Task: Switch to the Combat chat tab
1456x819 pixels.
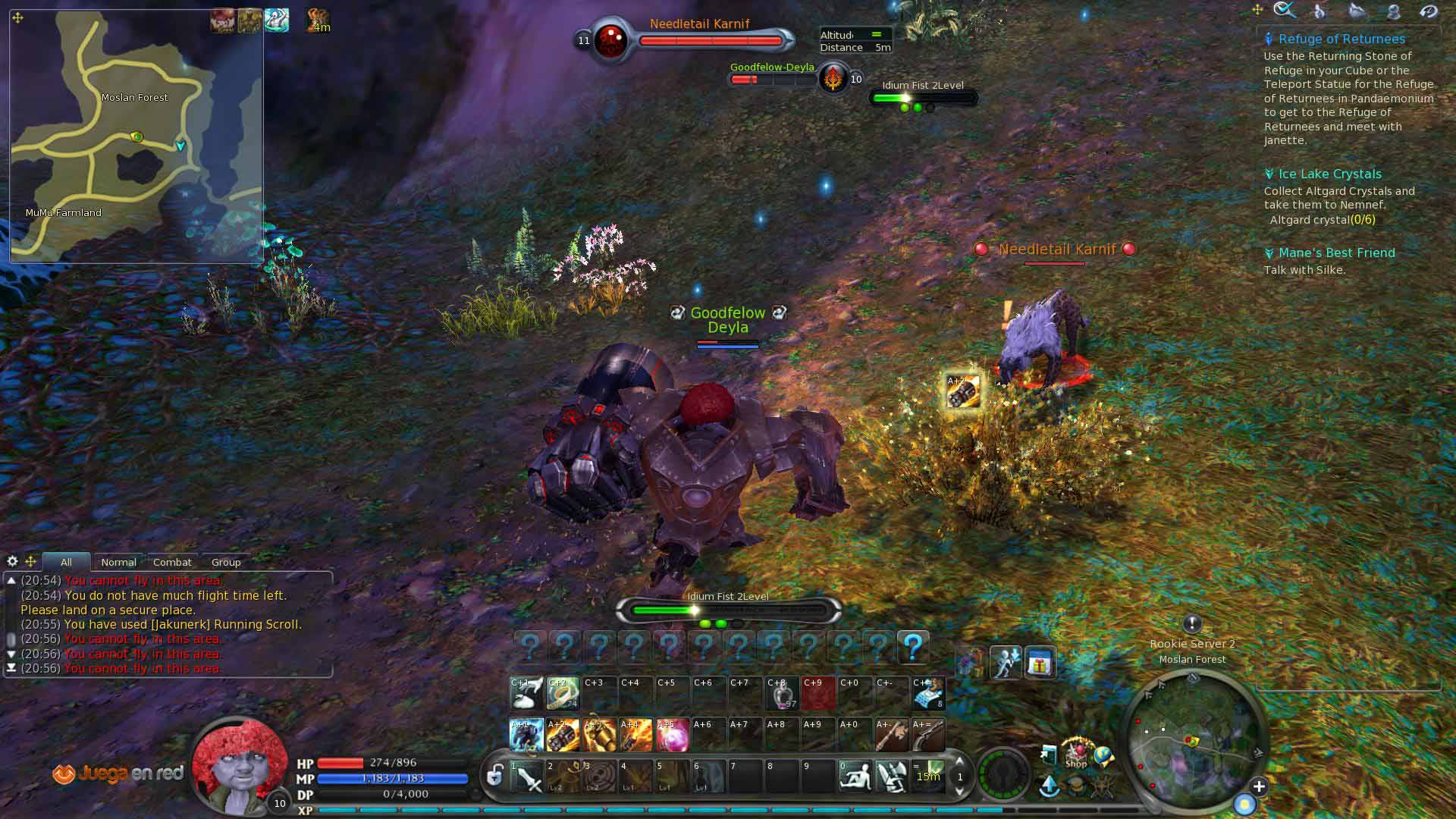Action: [172, 562]
